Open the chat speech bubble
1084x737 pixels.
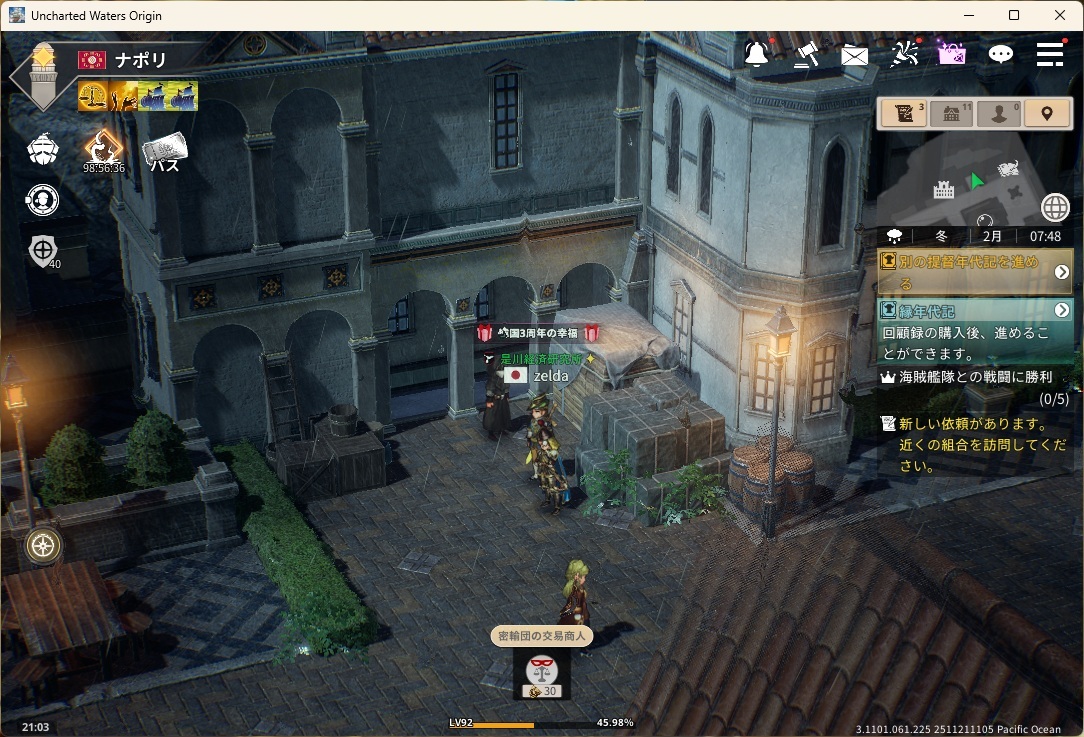click(x=1000, y=55)
